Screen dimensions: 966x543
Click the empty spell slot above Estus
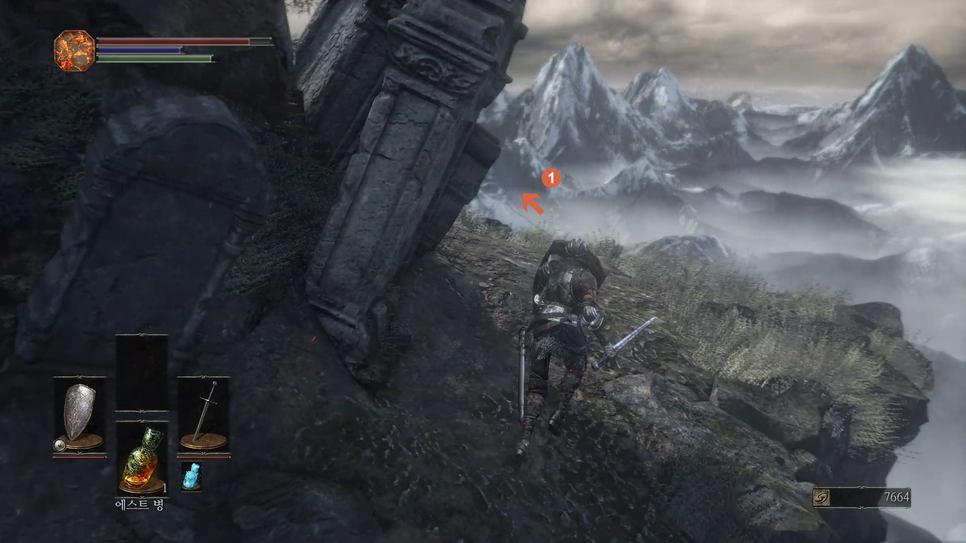pyautogui.click(x=141, y=372)
